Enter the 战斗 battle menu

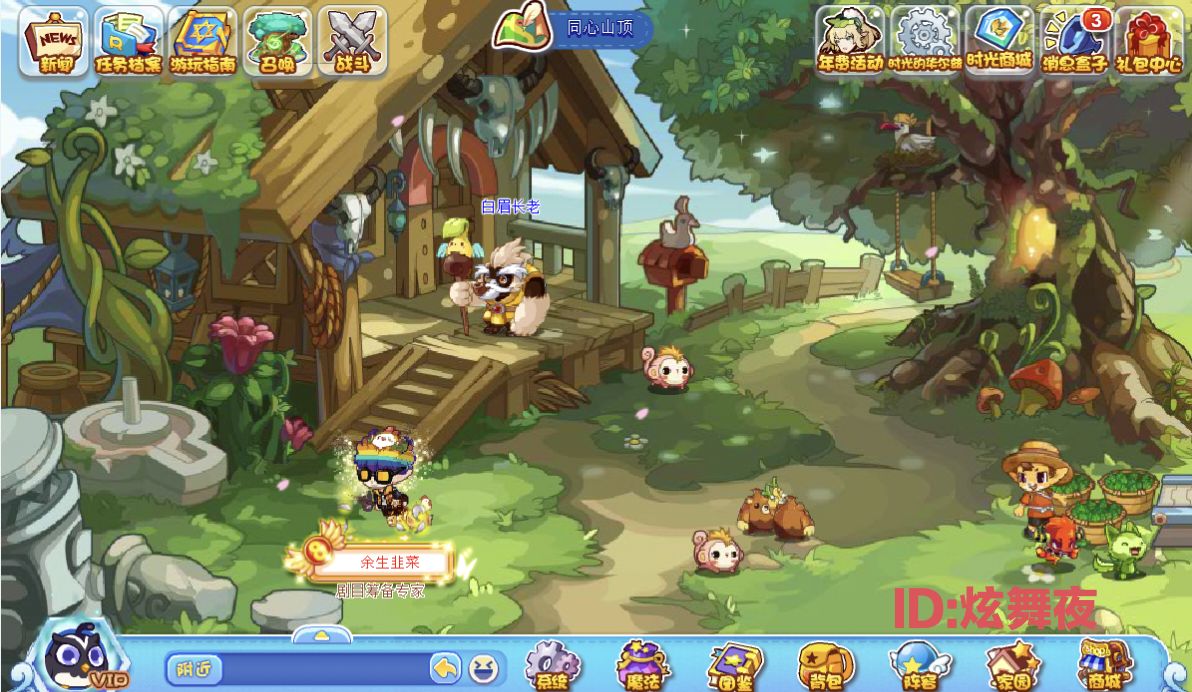click(x=351, y=42)
